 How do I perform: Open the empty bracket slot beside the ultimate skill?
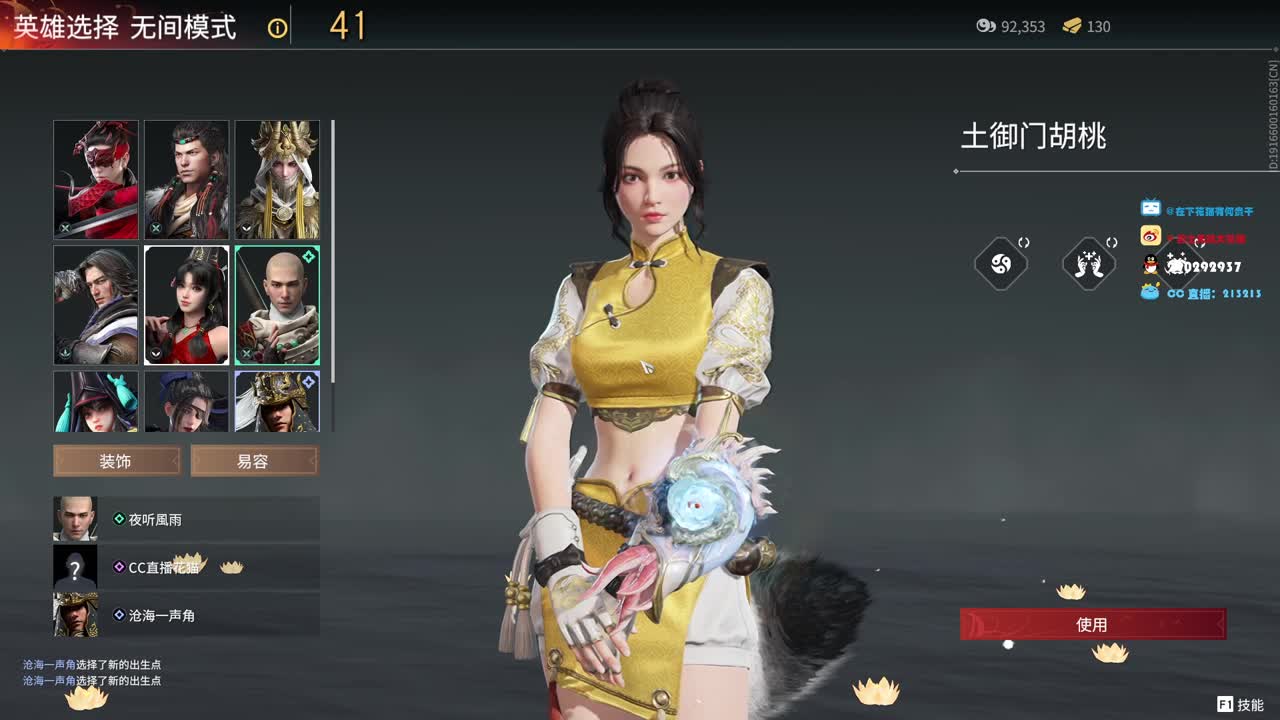click(1112, 242)
